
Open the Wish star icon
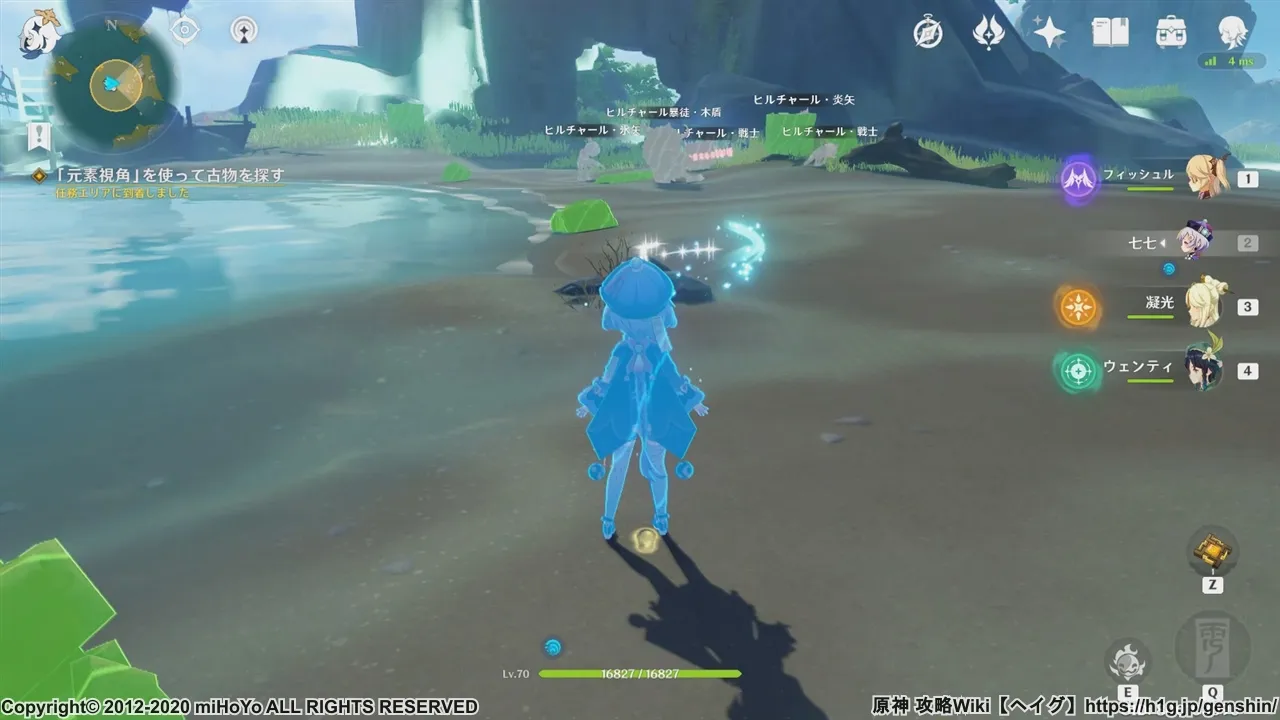click(1048, 33)
